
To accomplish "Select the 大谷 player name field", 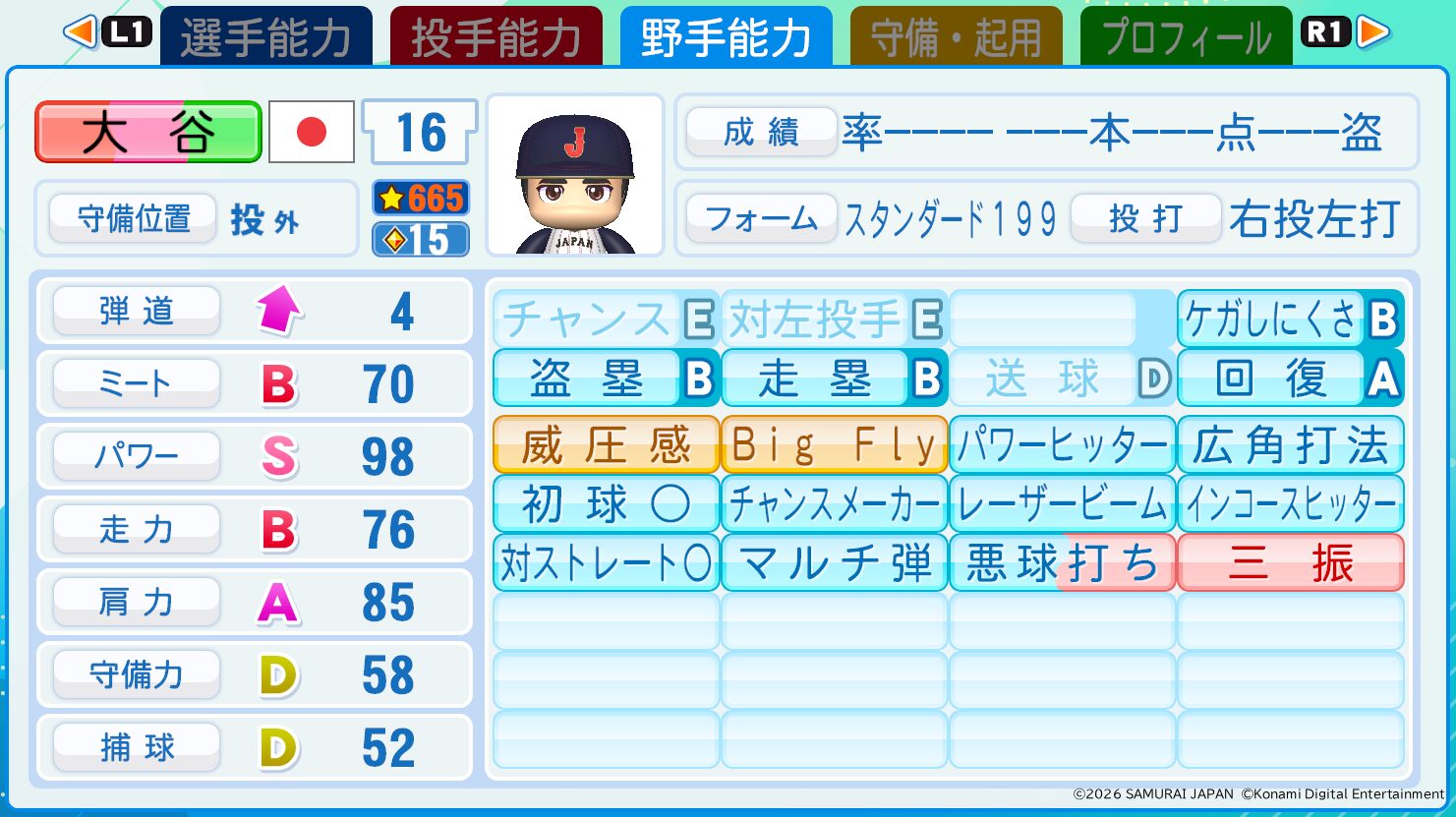I will click(147, 131).
